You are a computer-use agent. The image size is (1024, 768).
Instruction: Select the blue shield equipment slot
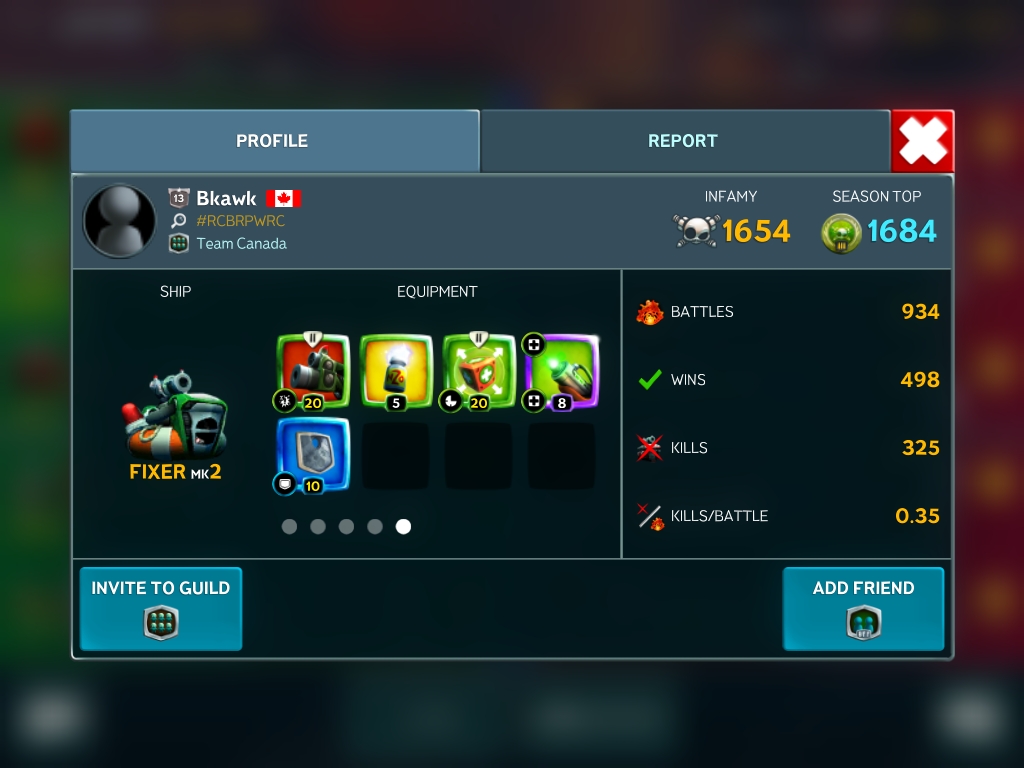(x=313, y=455)
